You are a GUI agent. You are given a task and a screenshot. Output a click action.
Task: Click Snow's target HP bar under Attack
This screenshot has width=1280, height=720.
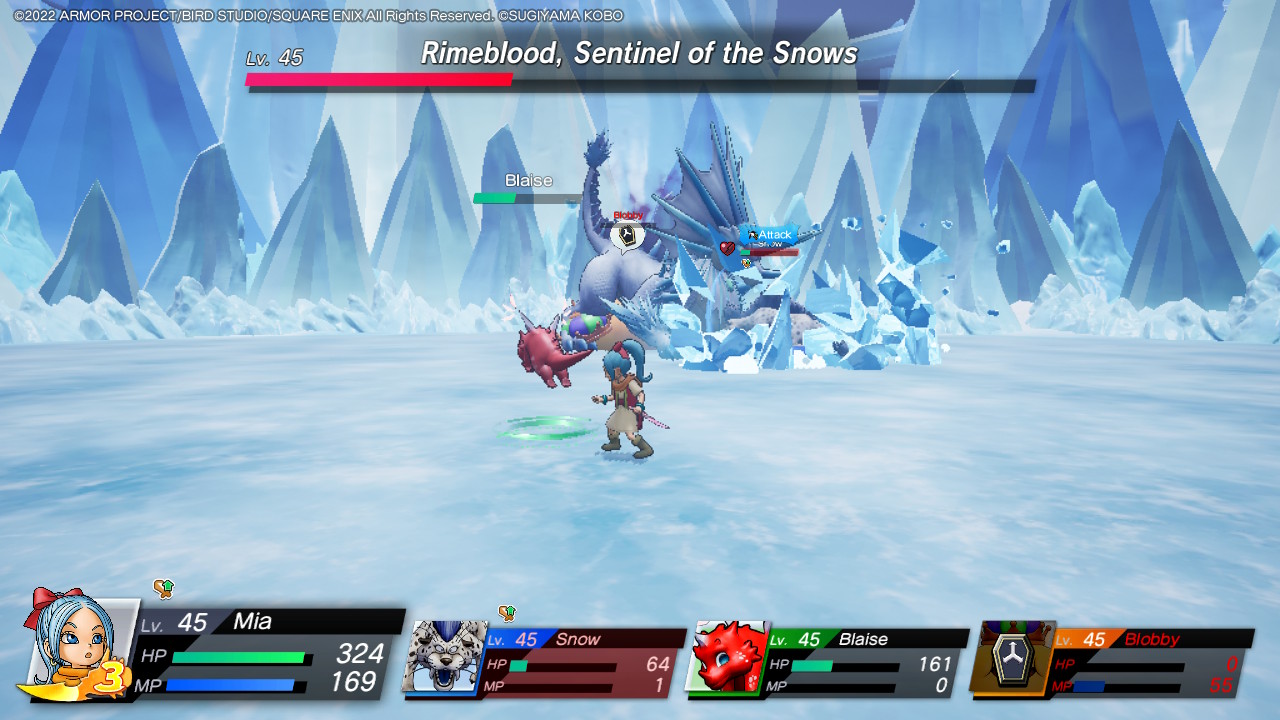click(770, 252)
